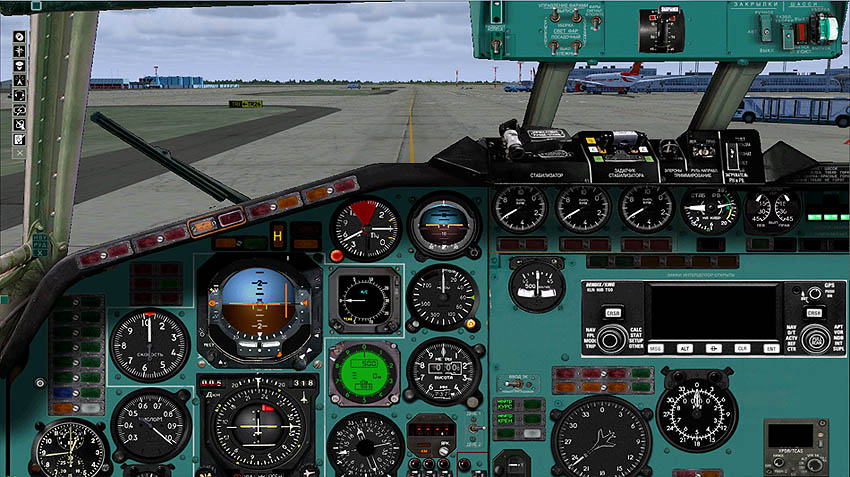This screenshot has height=477, width=850.
Task: Confirm with the ENT button on the GPS
Action: [x=771, y=348]
